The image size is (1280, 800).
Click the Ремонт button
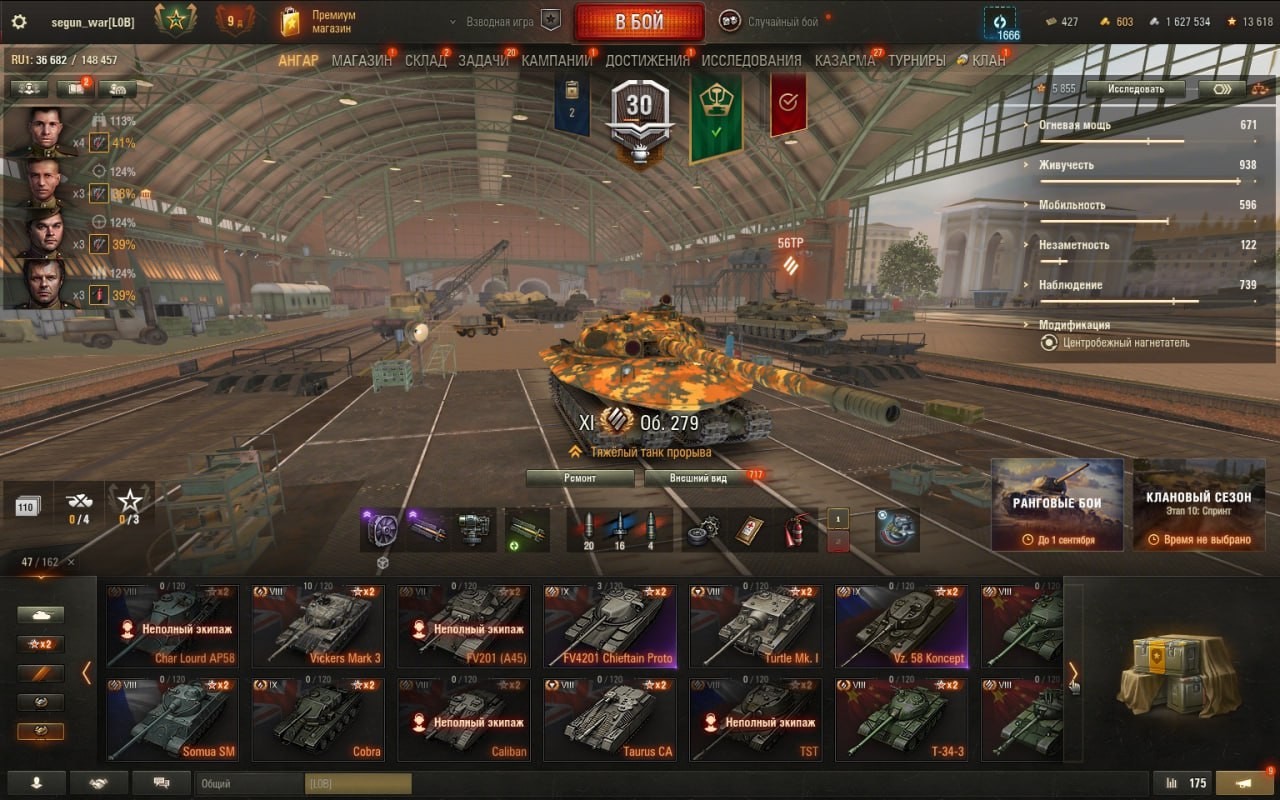[580, 478]
